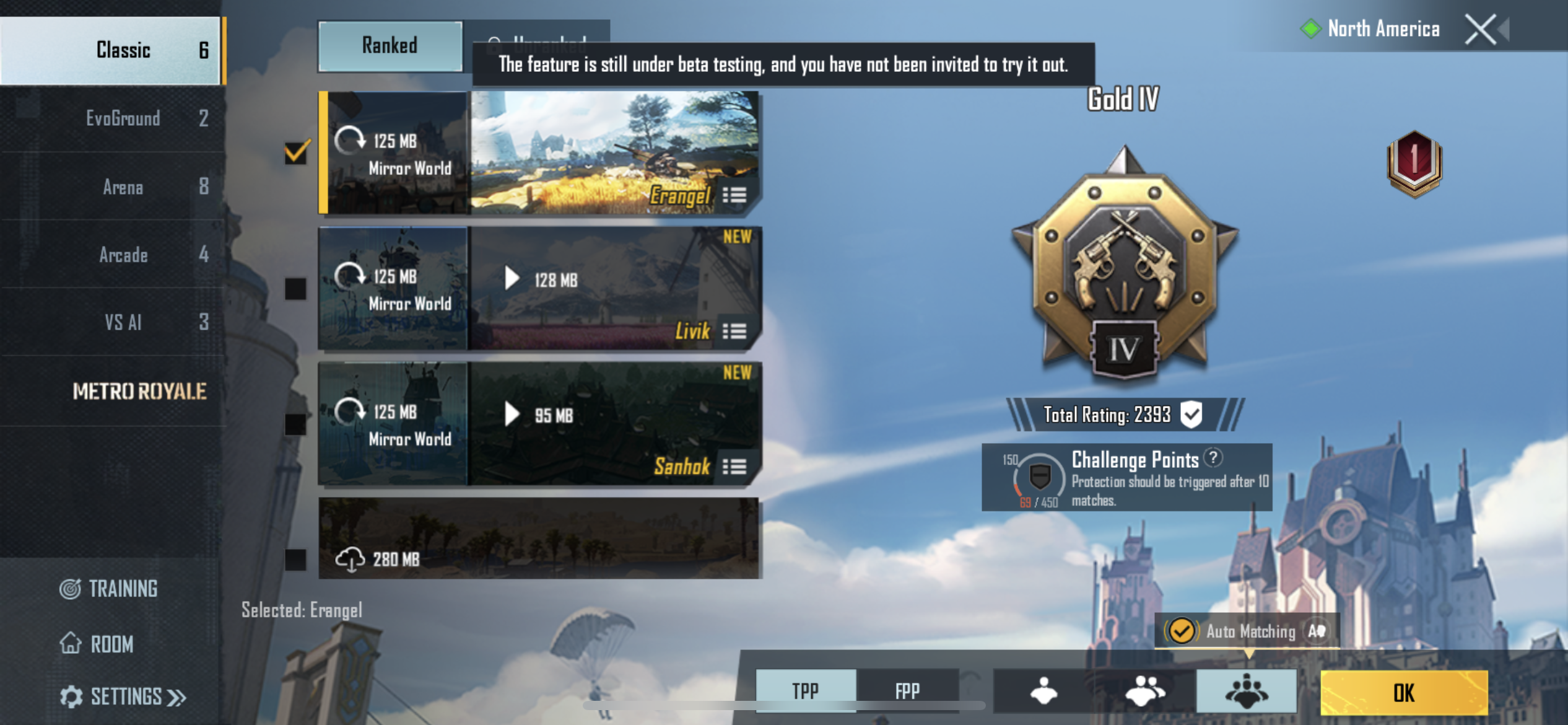Open the Settings panel
This screenshot has width=1568, height=725.
pyautogui.click(x=123, y=696)
